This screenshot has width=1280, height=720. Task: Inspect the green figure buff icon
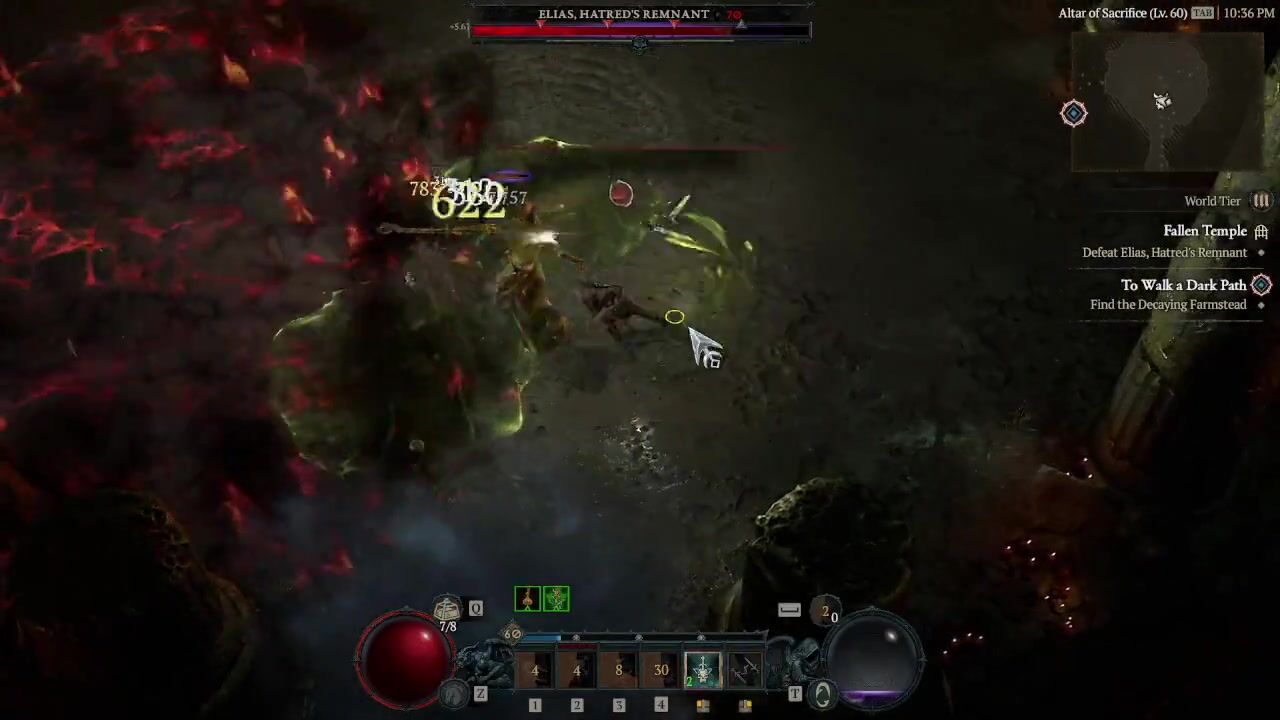556,599
